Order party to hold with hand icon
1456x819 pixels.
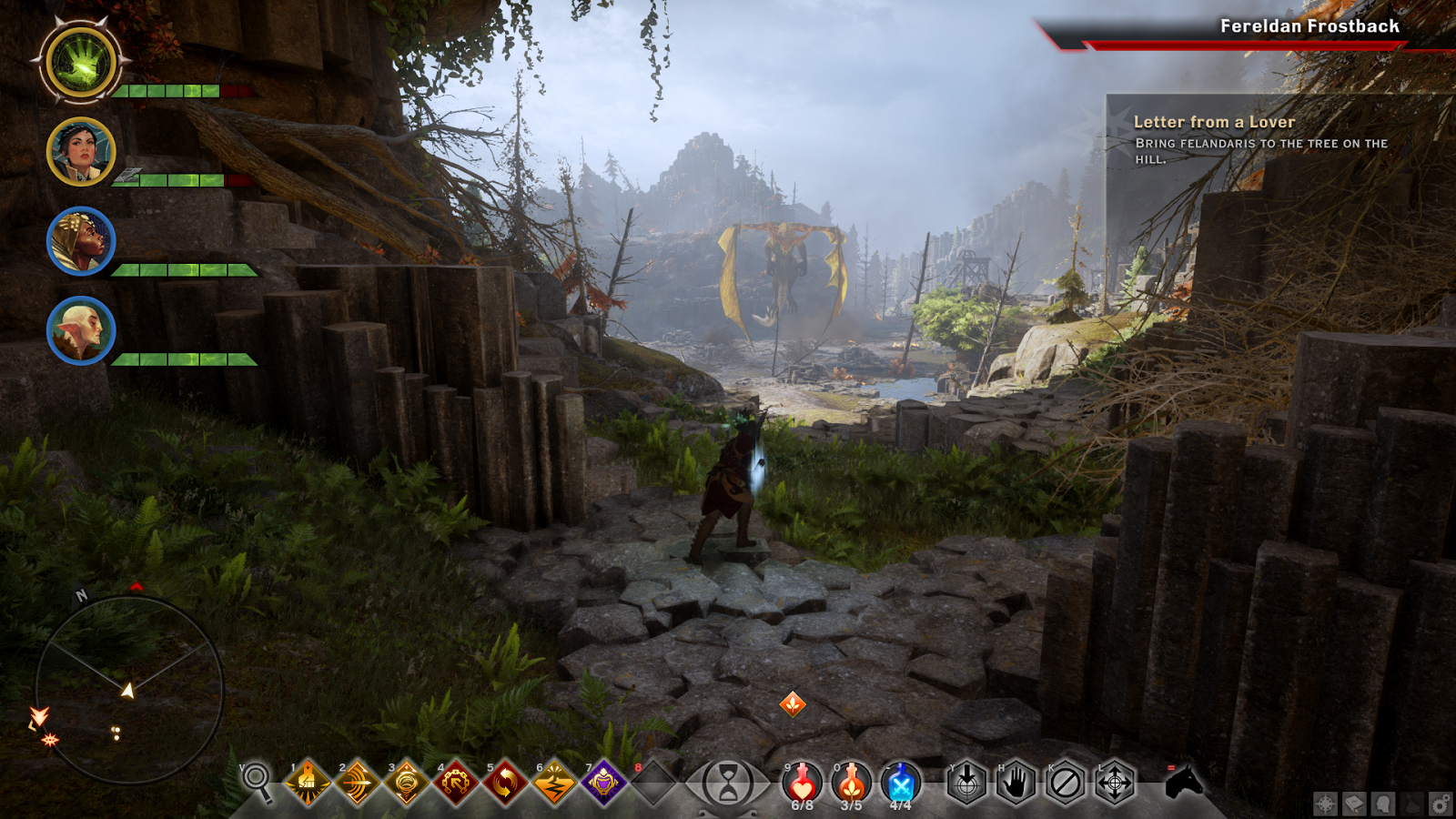point(1016,782)
